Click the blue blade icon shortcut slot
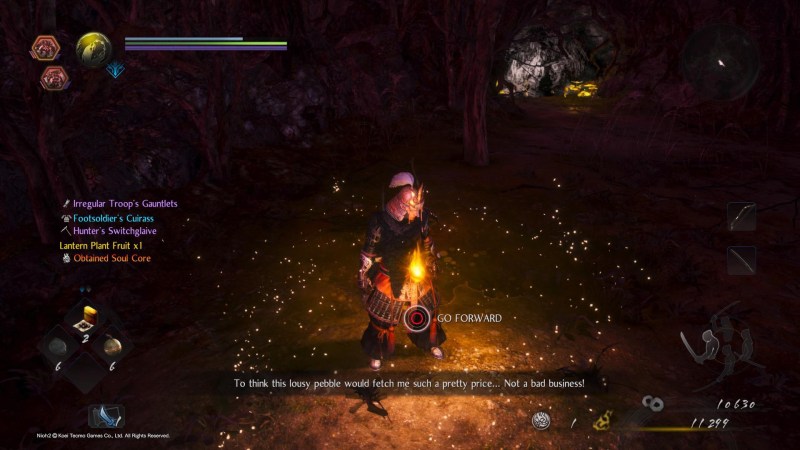Viewport: 800px width, 450px height. click(104, 415)
